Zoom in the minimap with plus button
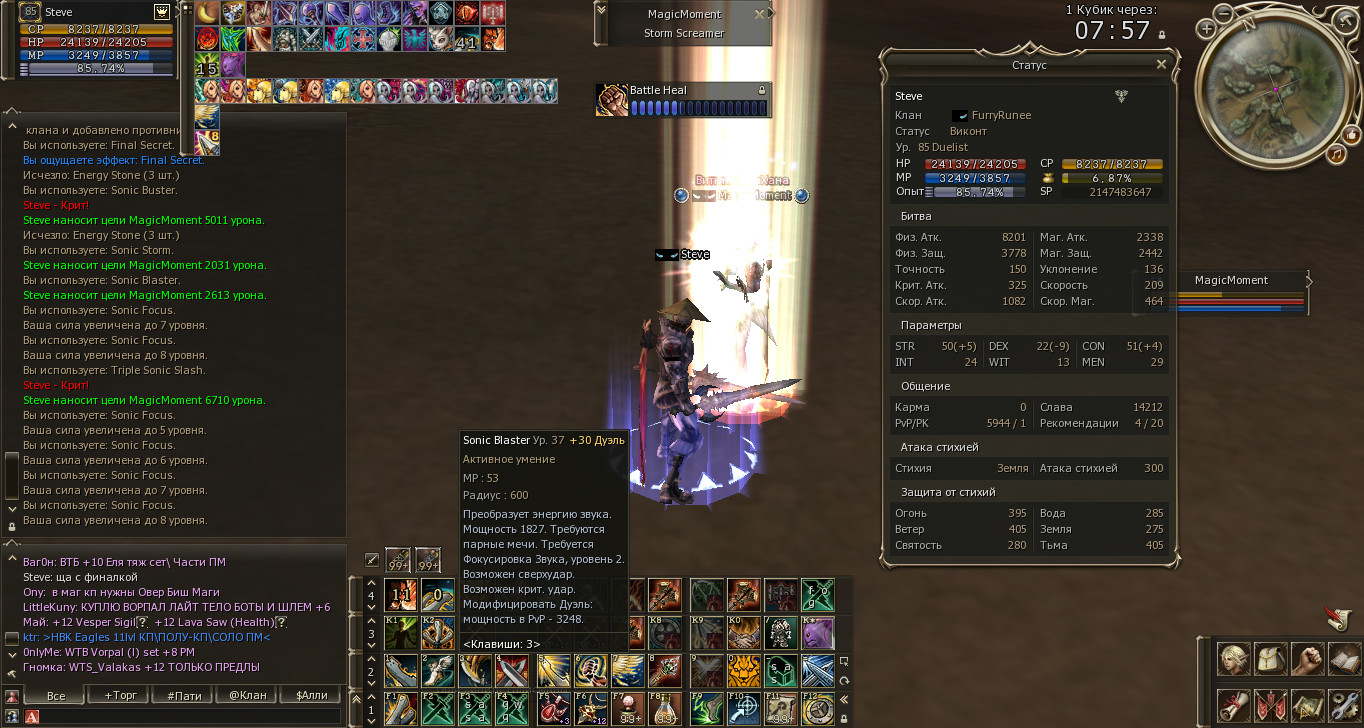This screenshot has height=728, width=1364. coord(1208,29)
